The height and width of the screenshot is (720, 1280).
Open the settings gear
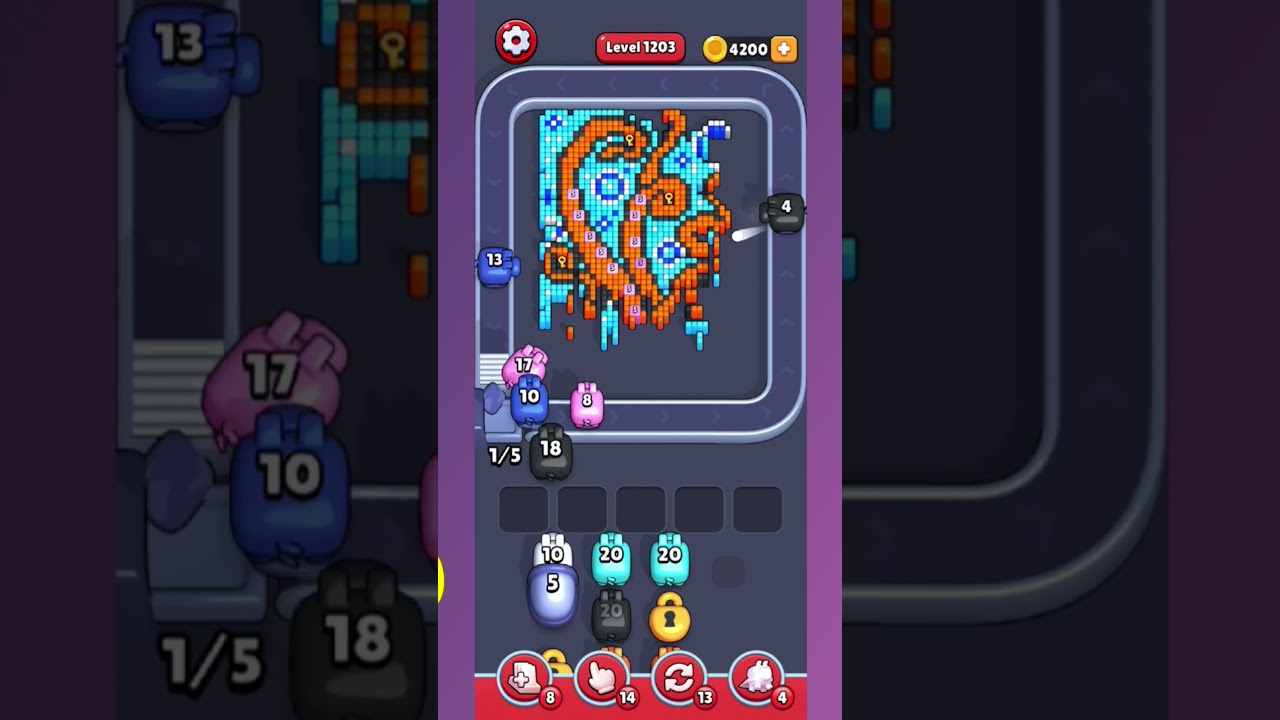pyautogui.click(x=517, y=41)
